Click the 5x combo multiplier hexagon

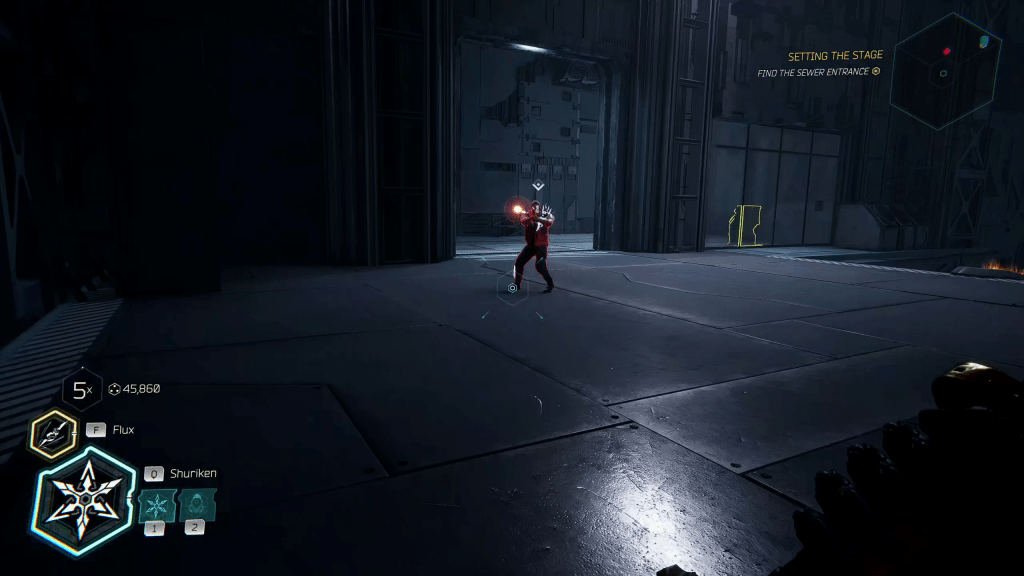[80, 390]
